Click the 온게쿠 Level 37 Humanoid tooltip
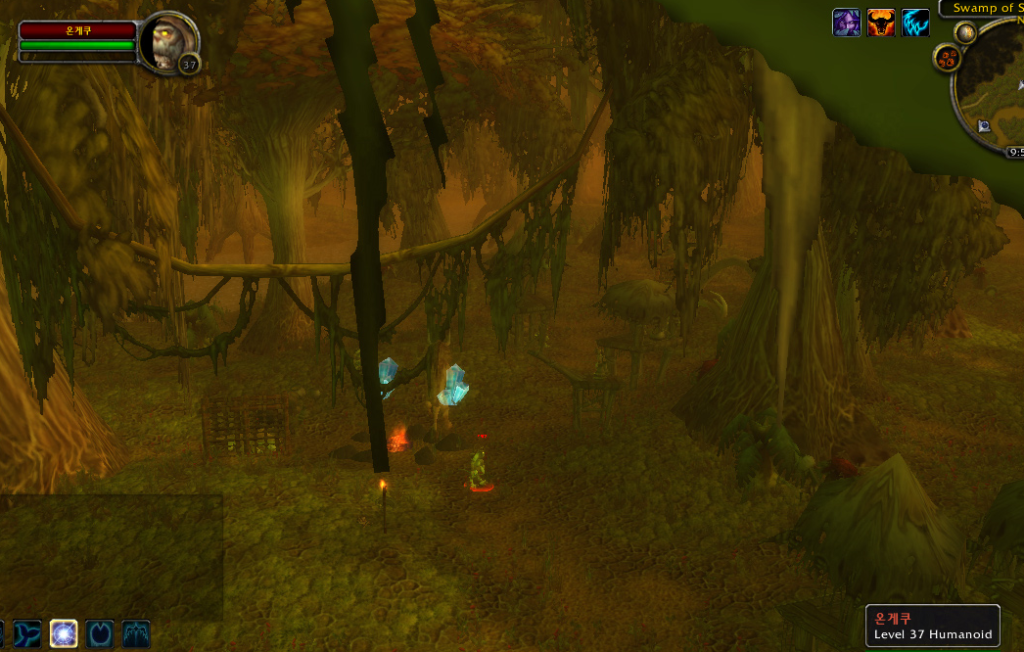1024x652 pixels. [x=932, y=626]
